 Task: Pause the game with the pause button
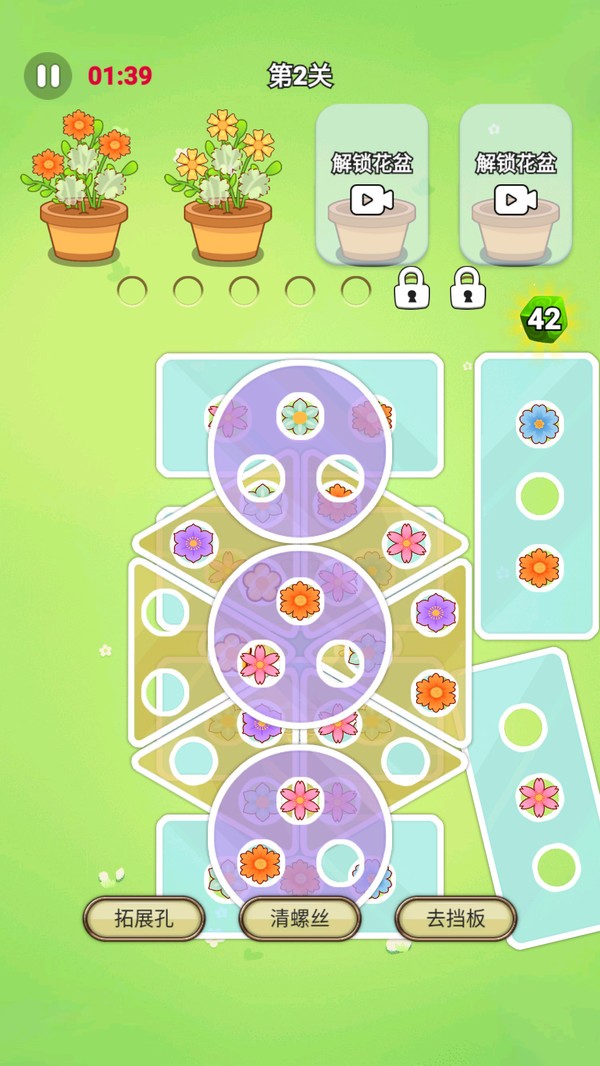tap(47, 76)
